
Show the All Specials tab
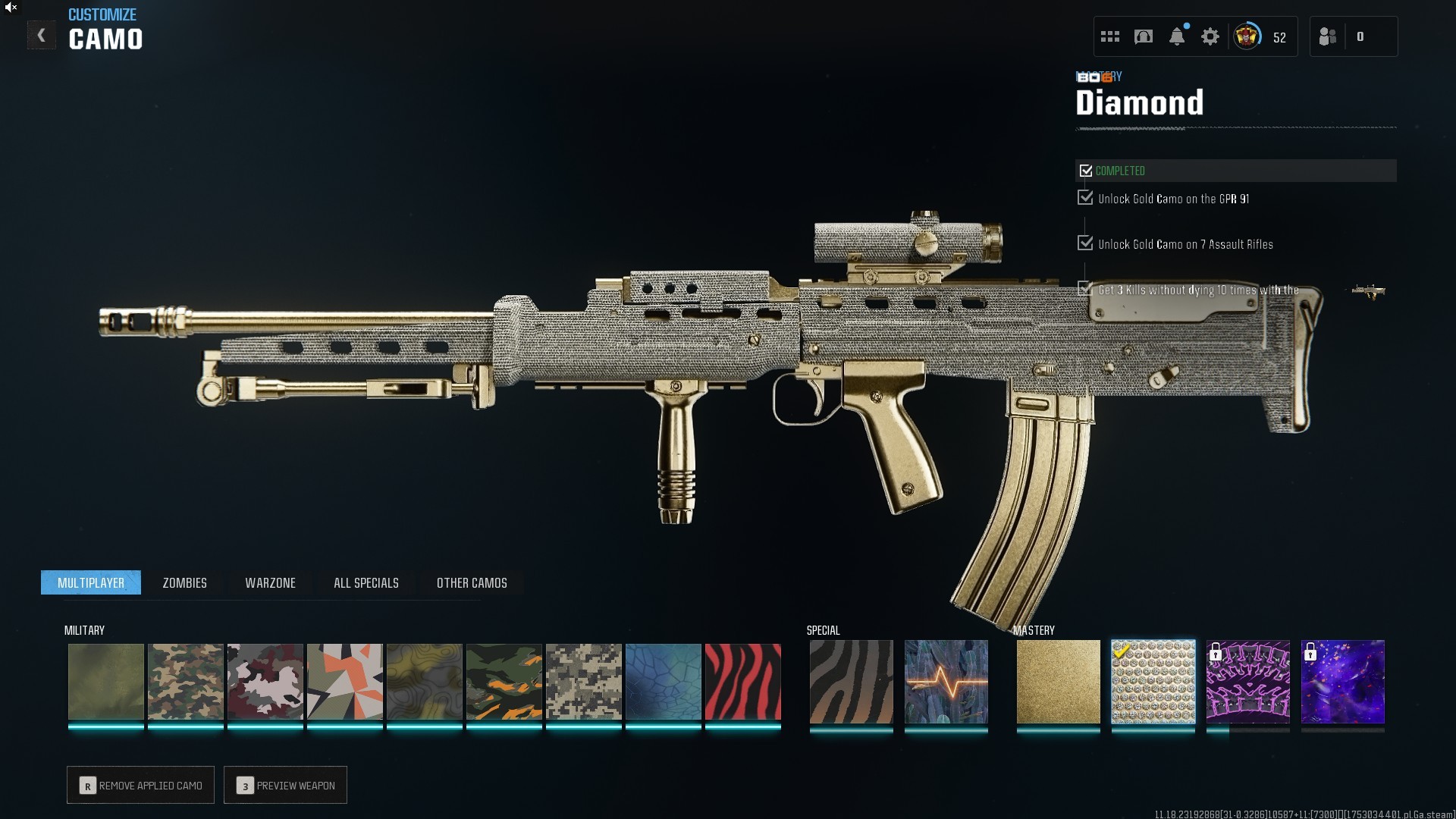[366, 582]
